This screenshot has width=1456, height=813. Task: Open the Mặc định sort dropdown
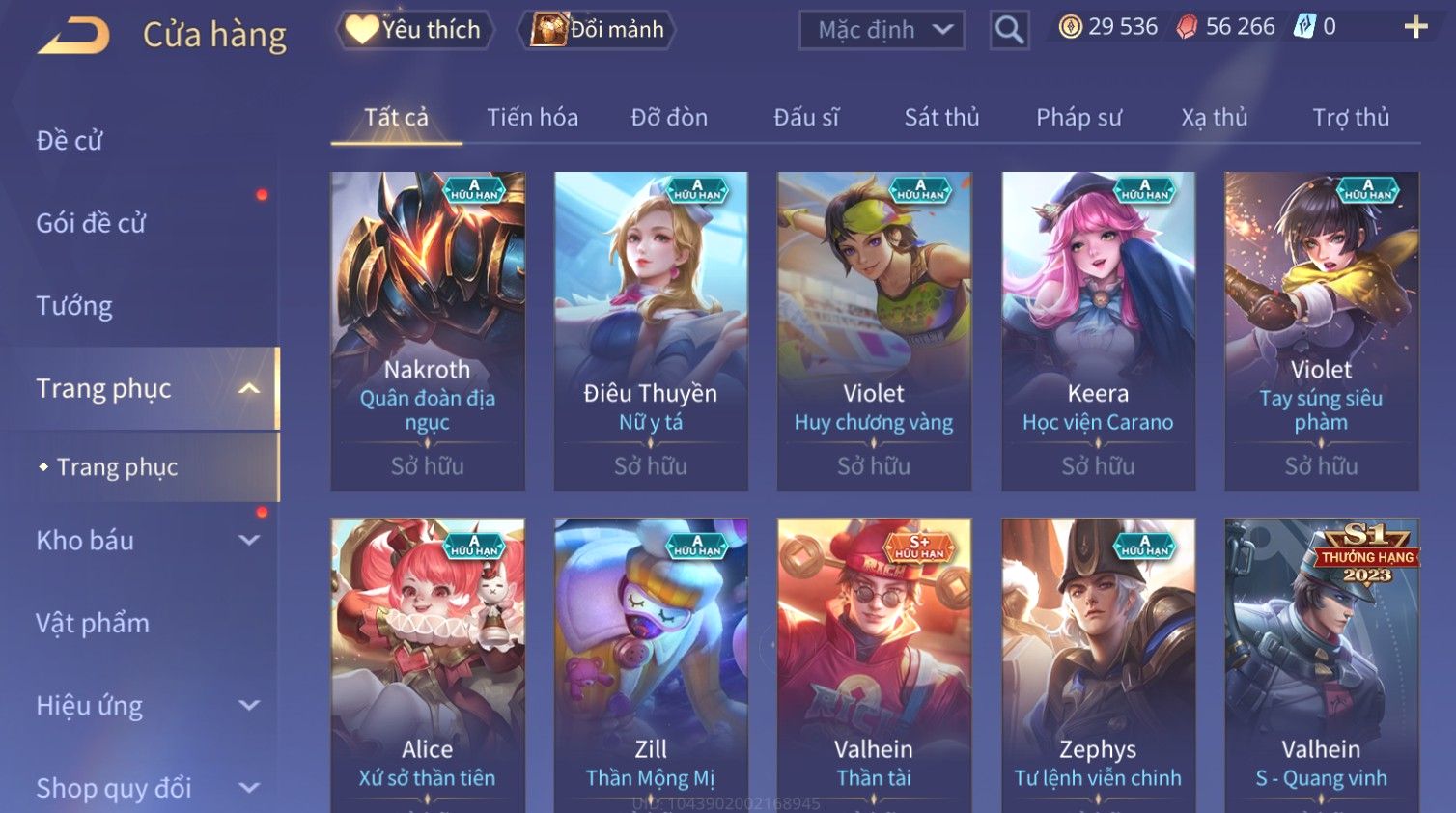882,31
